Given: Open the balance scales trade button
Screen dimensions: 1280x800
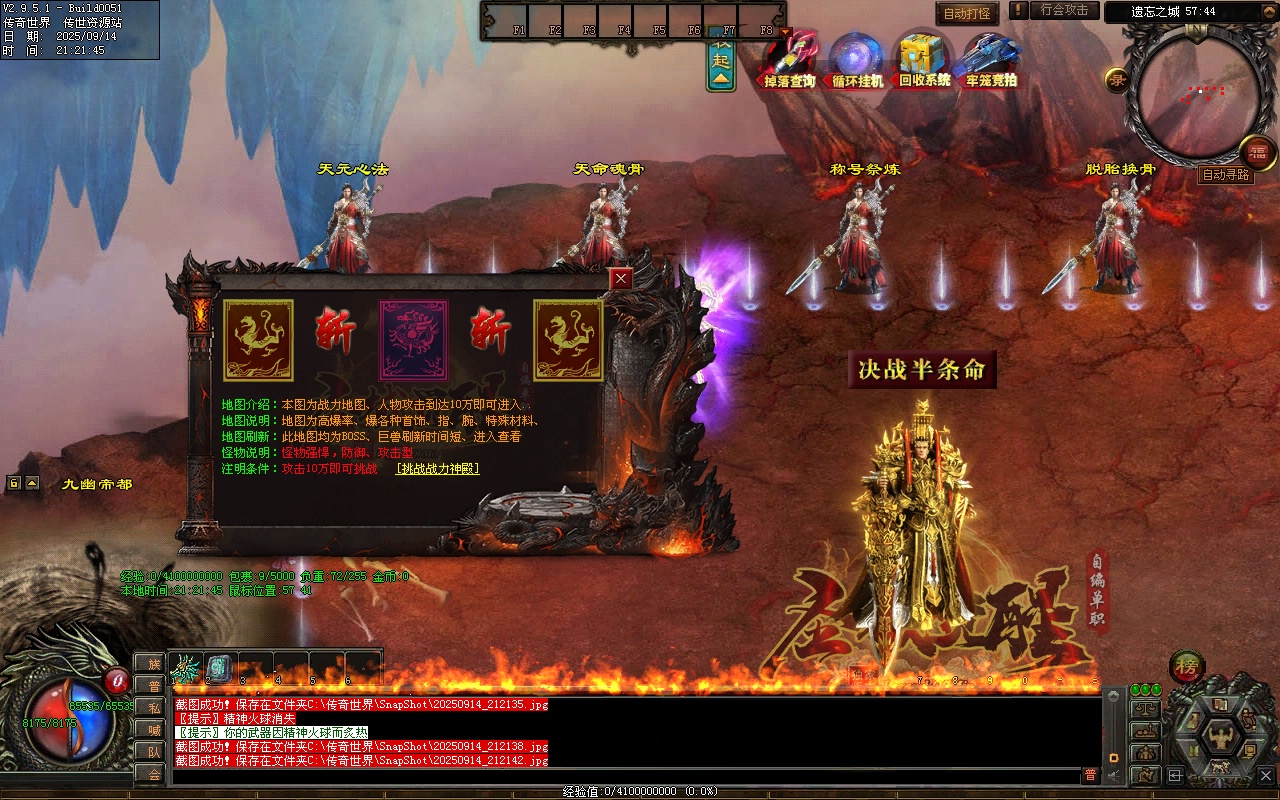Looking at the screenshot, I should click(x=1145, y=708).
